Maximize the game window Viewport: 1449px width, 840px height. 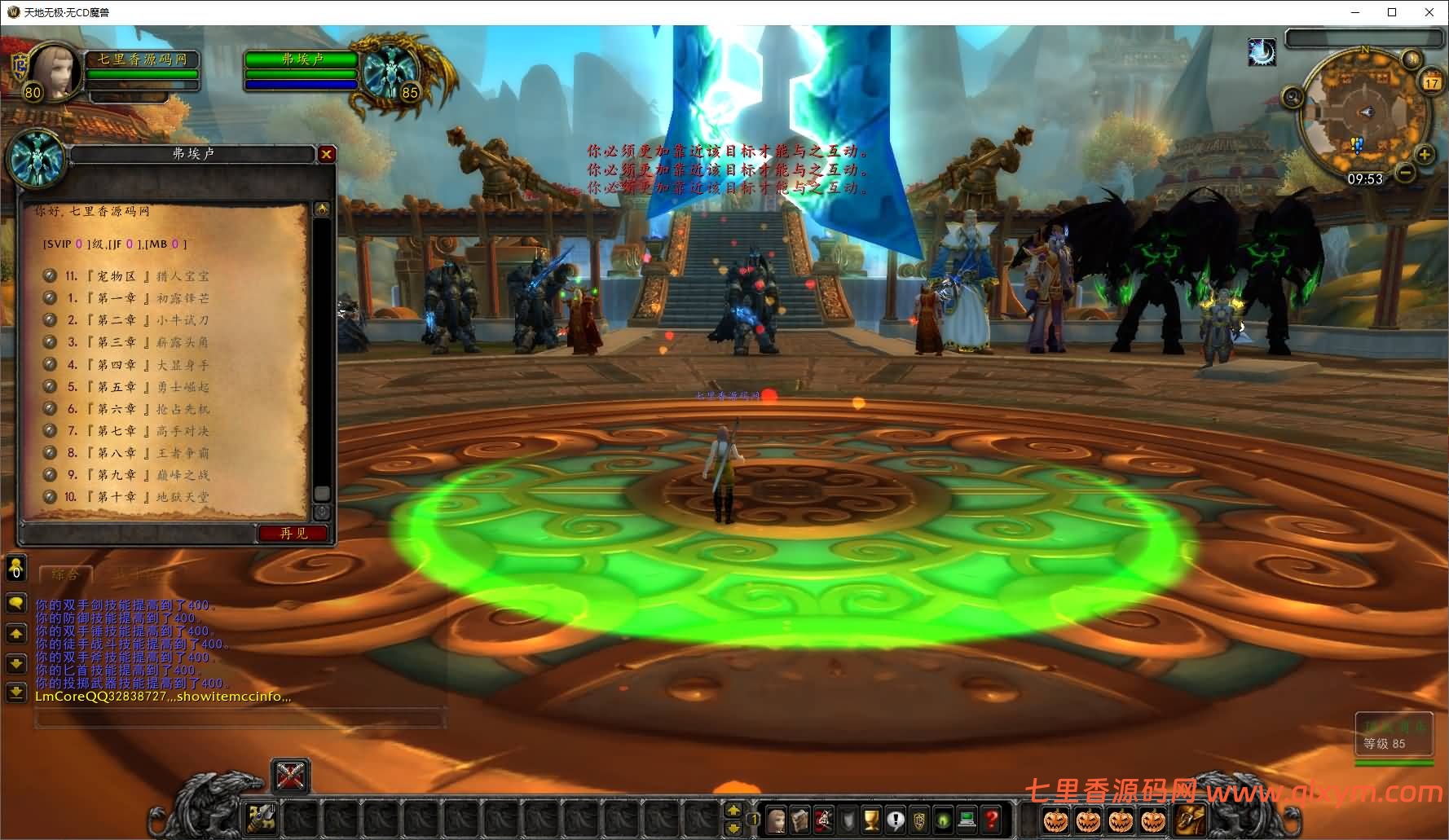(1392, 12)
